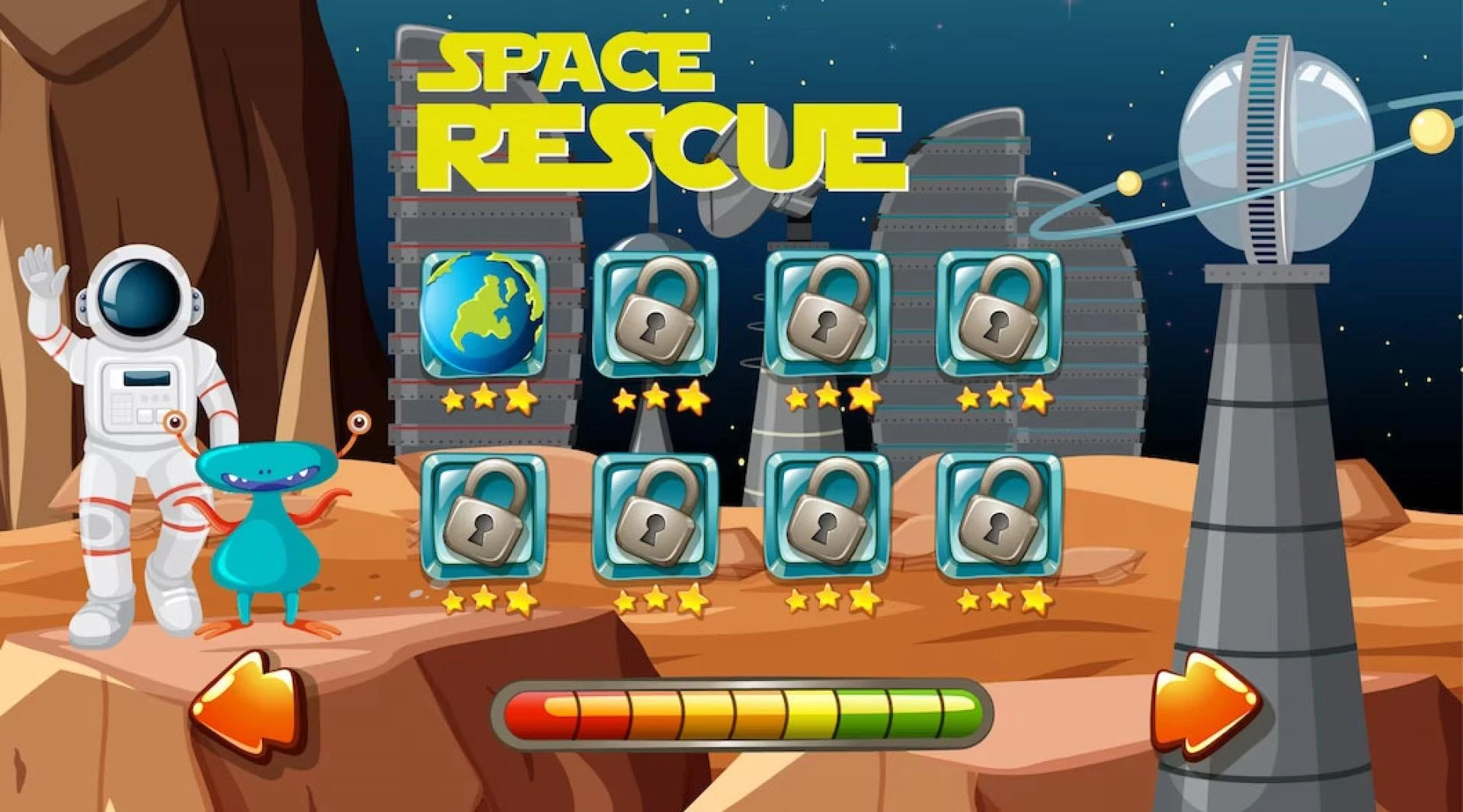Select the unlocked Earth level
The height and width of the screenshot is (812, 1463).
coord(484,314)
